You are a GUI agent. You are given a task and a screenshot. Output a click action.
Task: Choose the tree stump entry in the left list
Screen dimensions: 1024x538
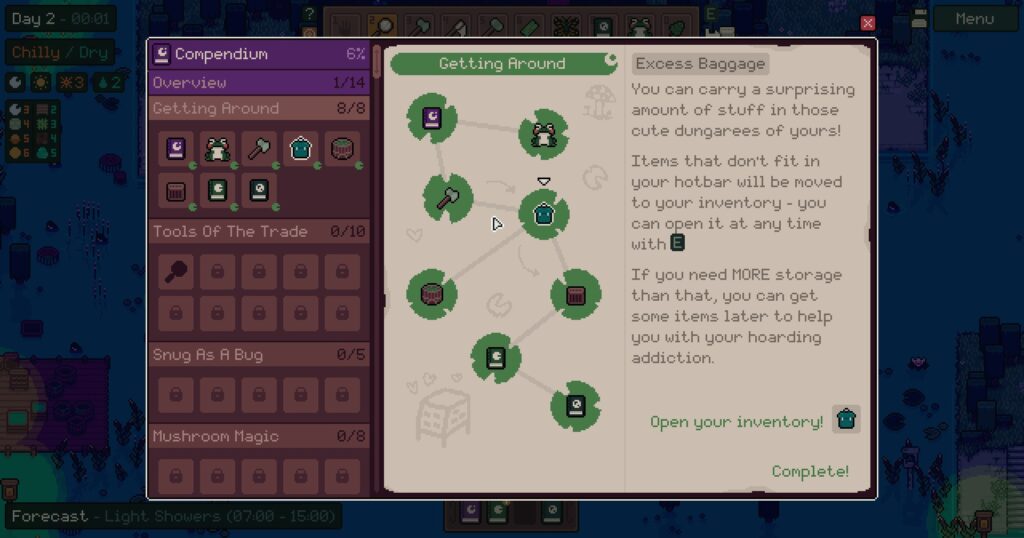click(x=342, y=149)
